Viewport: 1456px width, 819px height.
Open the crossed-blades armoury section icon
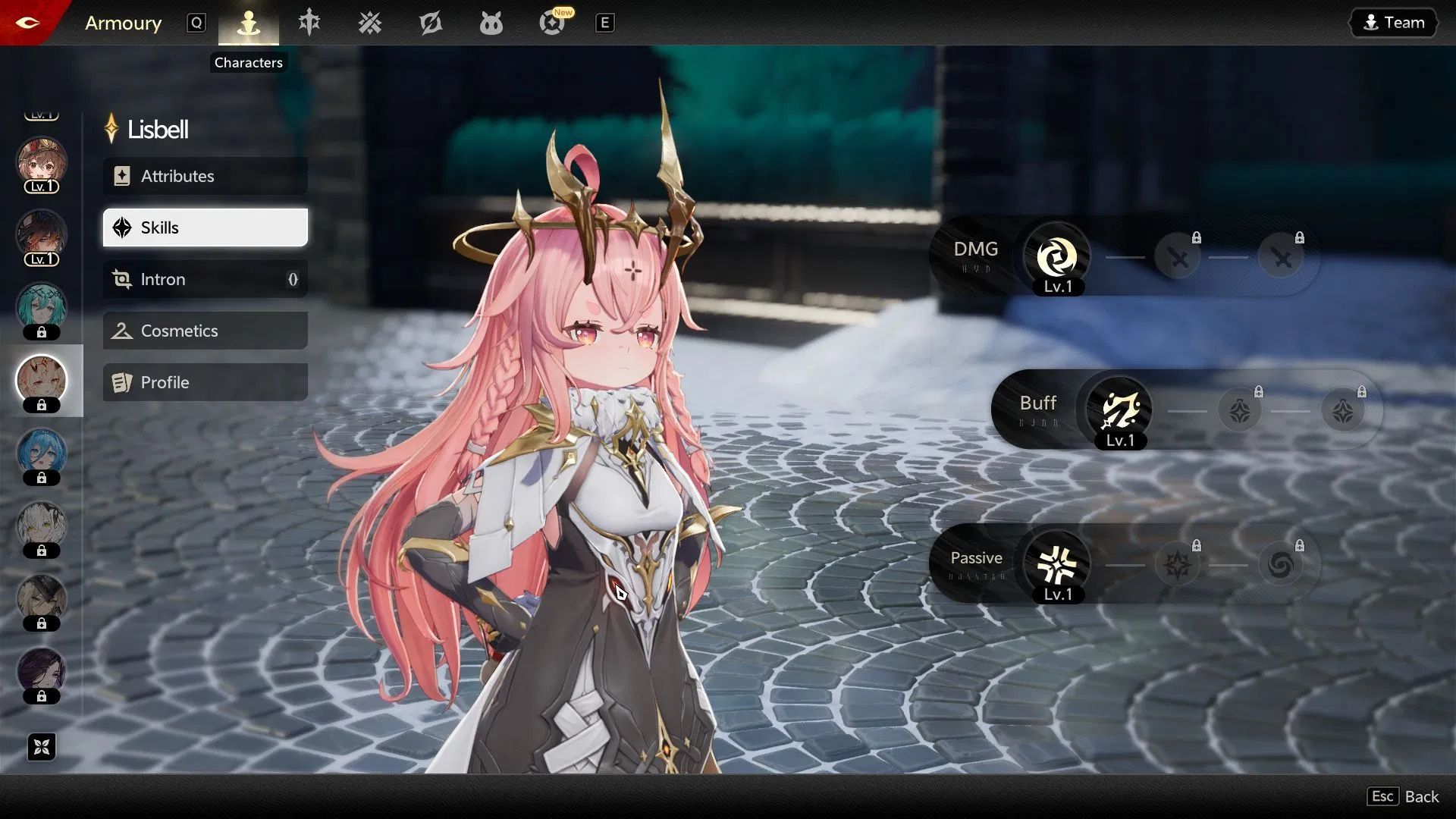(x=370, y=23)
